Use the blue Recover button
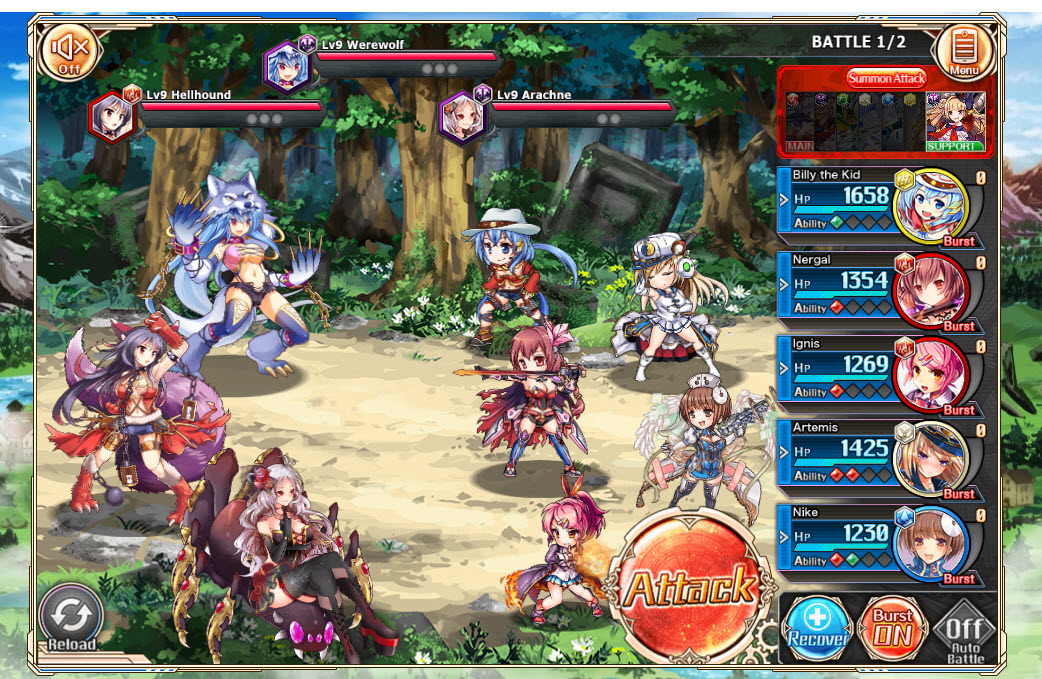 [x=816, y=629]
